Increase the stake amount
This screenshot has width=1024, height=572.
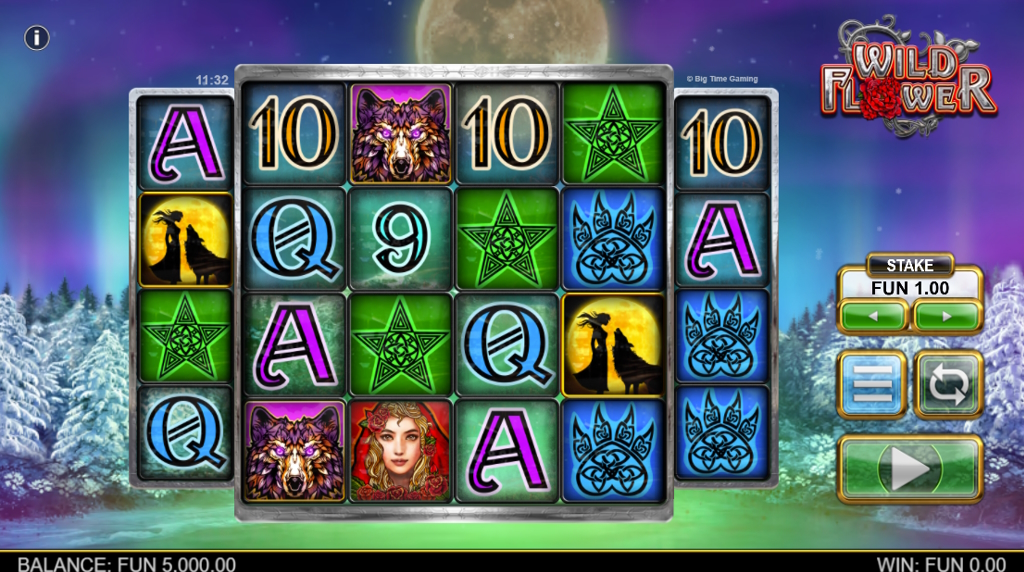click(947, 317)
